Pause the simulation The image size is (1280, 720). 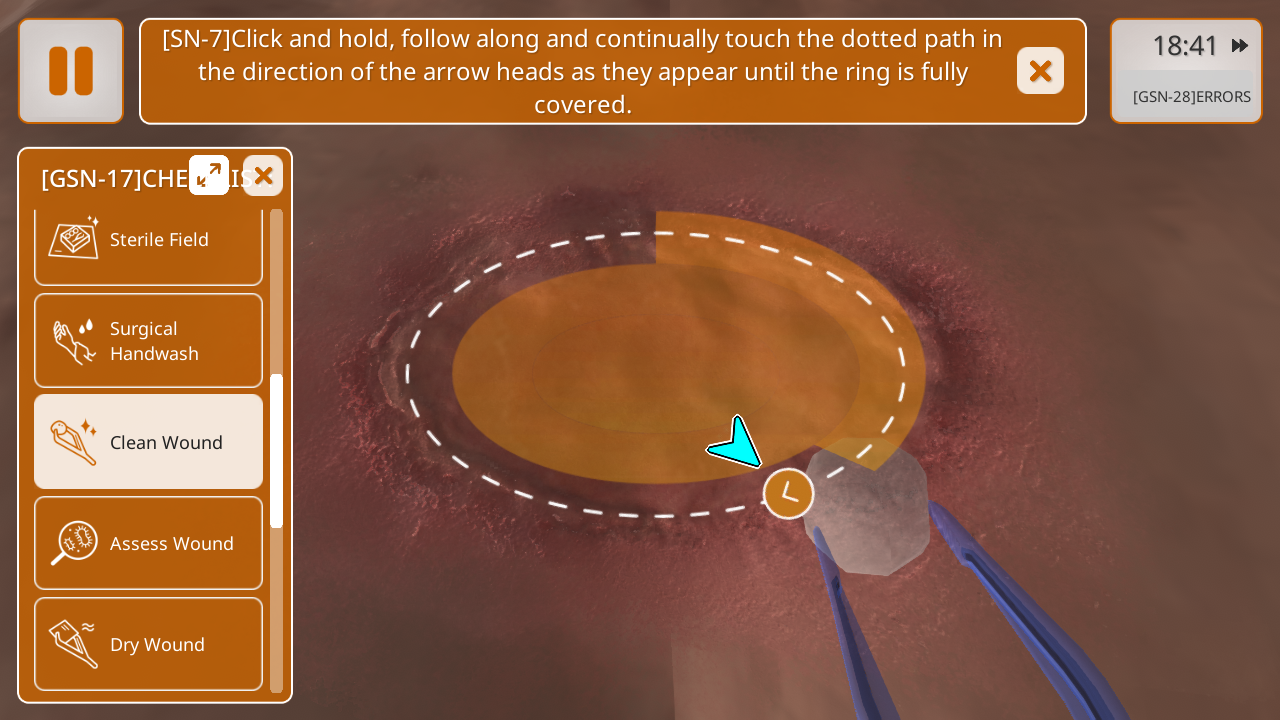(x=71, y=71)
